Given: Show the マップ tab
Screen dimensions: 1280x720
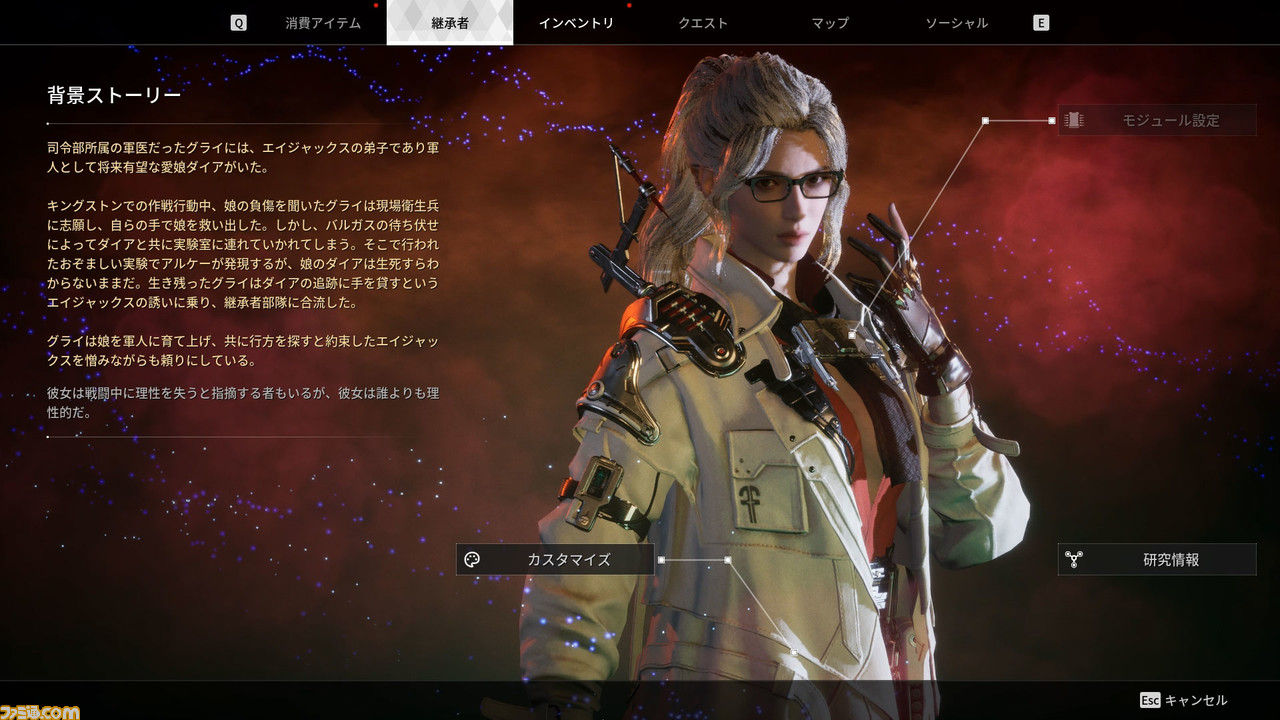Looking at the screenshot, I should tap(830, 23).
